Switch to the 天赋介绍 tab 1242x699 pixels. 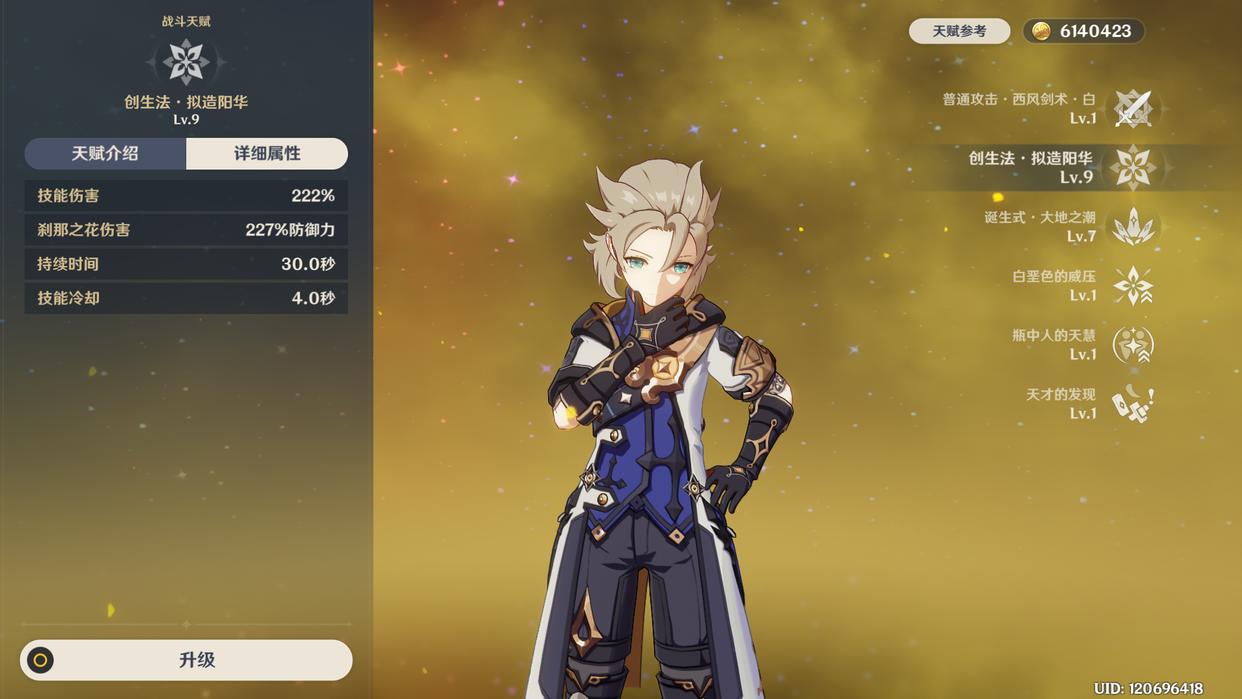(105, 153)
